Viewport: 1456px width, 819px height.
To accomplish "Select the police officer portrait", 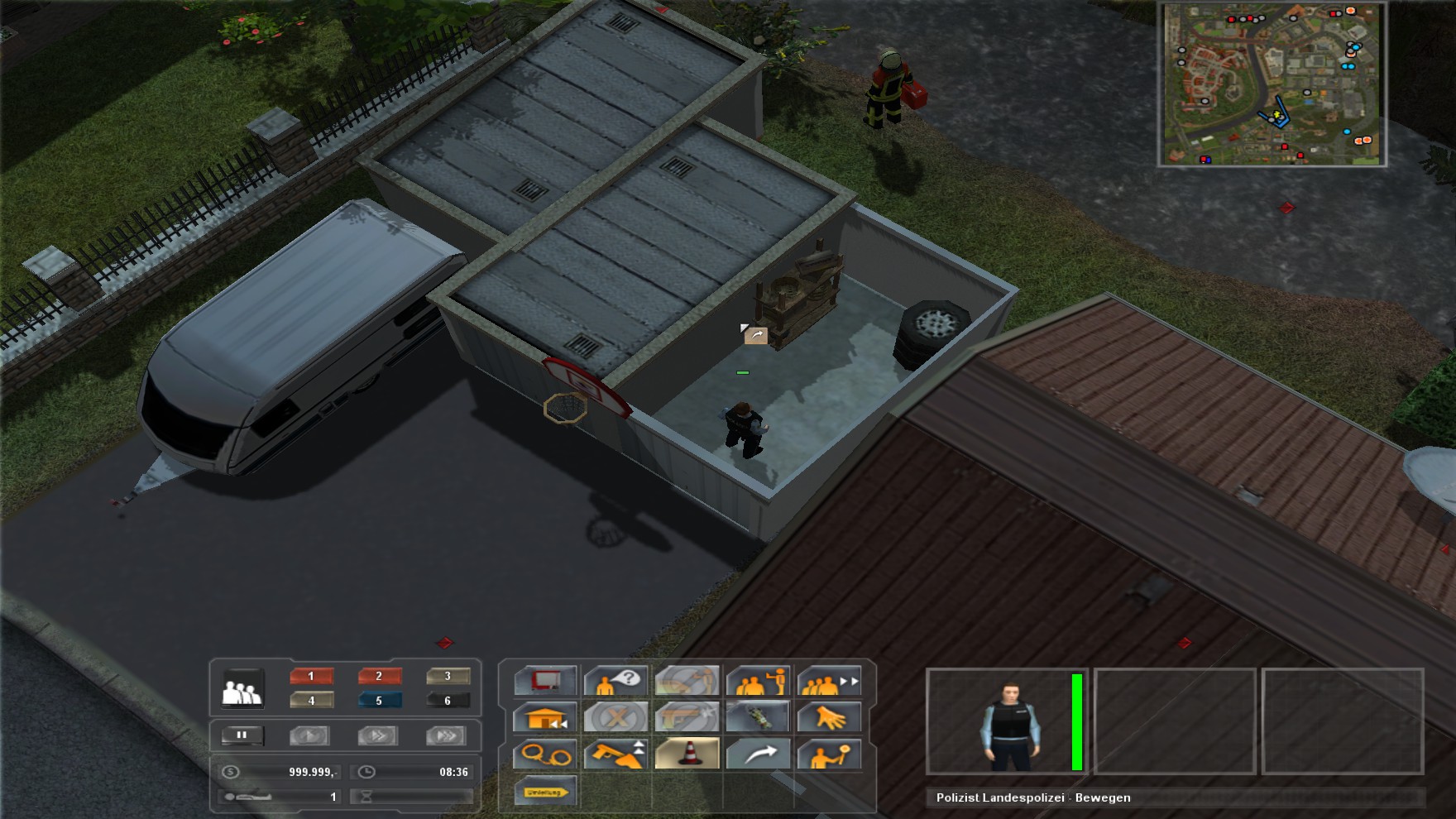I will pos(1009,722).
